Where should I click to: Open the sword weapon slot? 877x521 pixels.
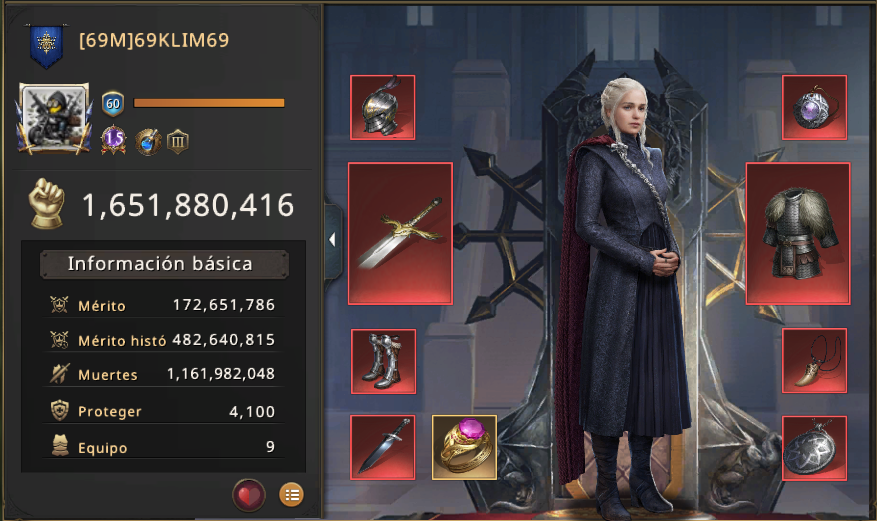[x=400, y=233]
